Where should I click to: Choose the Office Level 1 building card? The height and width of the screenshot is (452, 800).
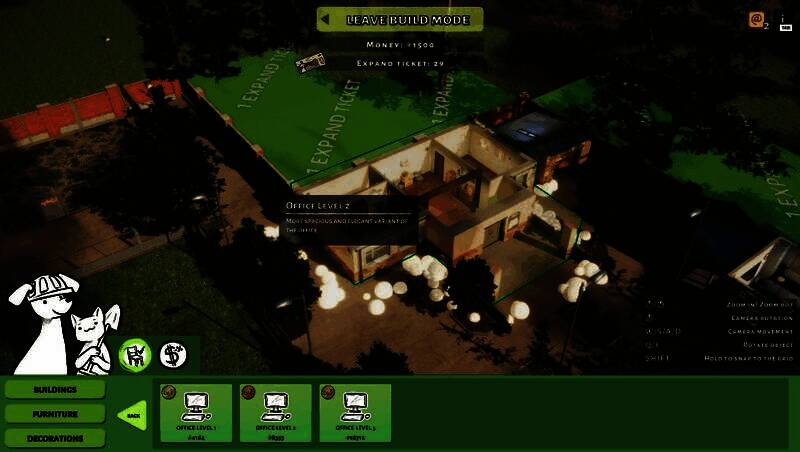click(x=195, y=412)
